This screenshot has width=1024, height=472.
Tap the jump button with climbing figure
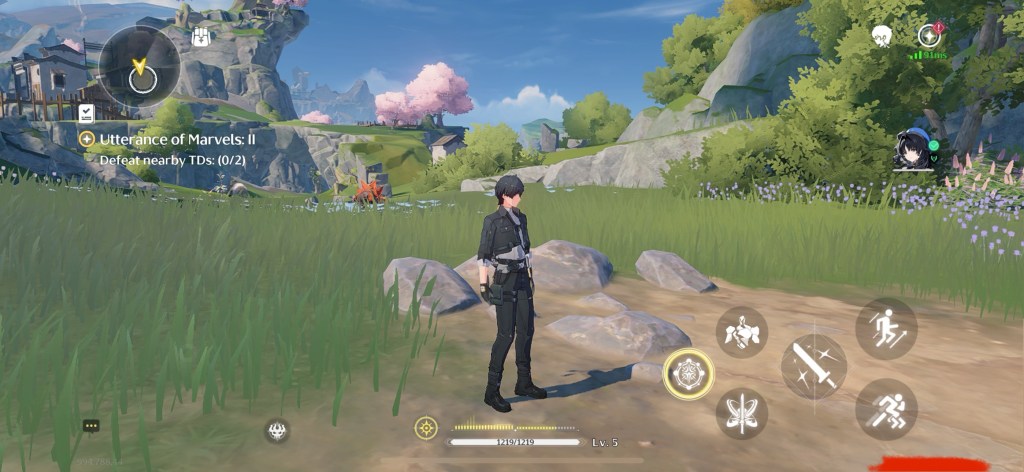(885, 328)
